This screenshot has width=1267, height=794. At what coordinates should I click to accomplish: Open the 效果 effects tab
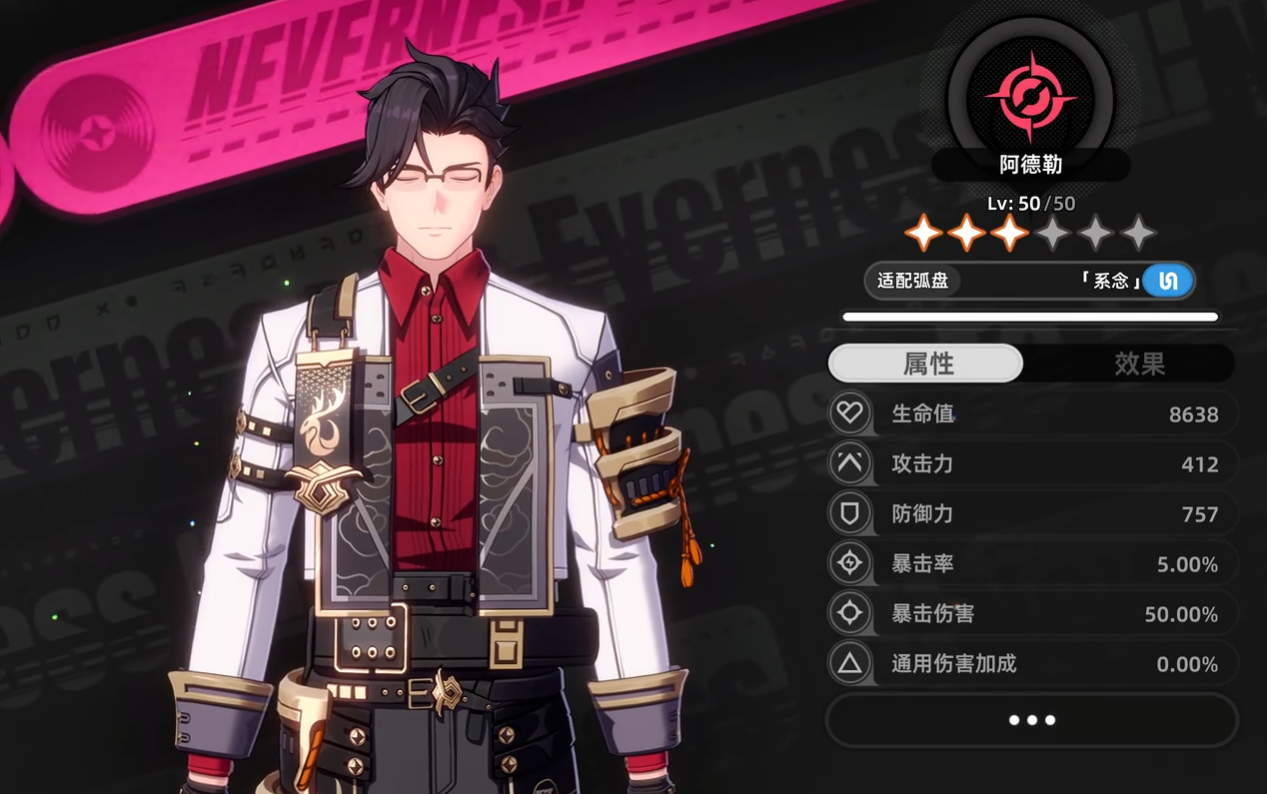pos(1139,364)
